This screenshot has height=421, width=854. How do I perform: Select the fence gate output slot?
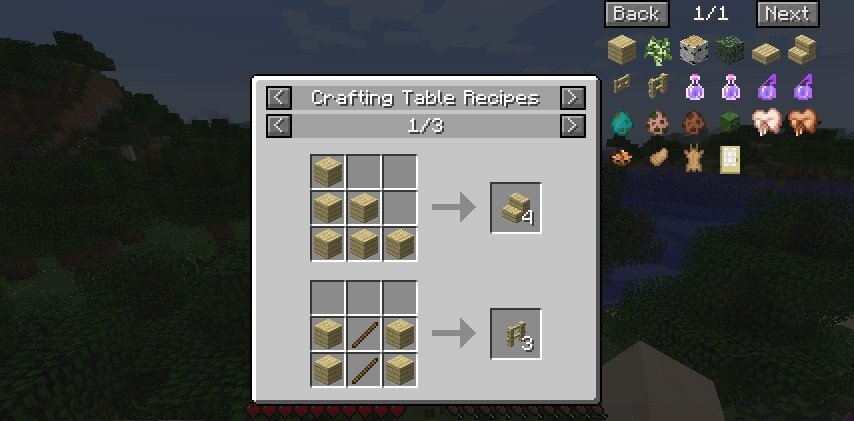coord(516,334)
